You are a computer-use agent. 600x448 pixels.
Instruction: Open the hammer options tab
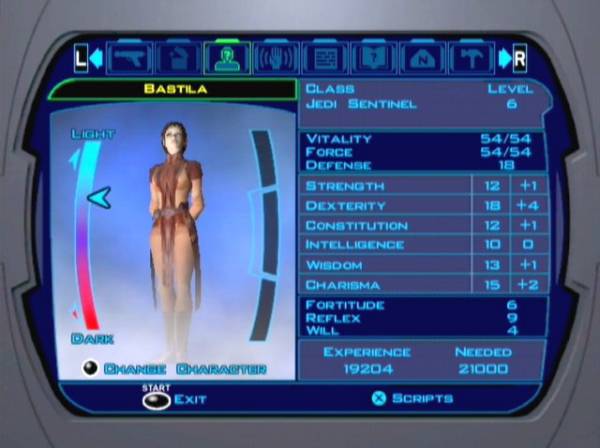click(x=471, y=58)
